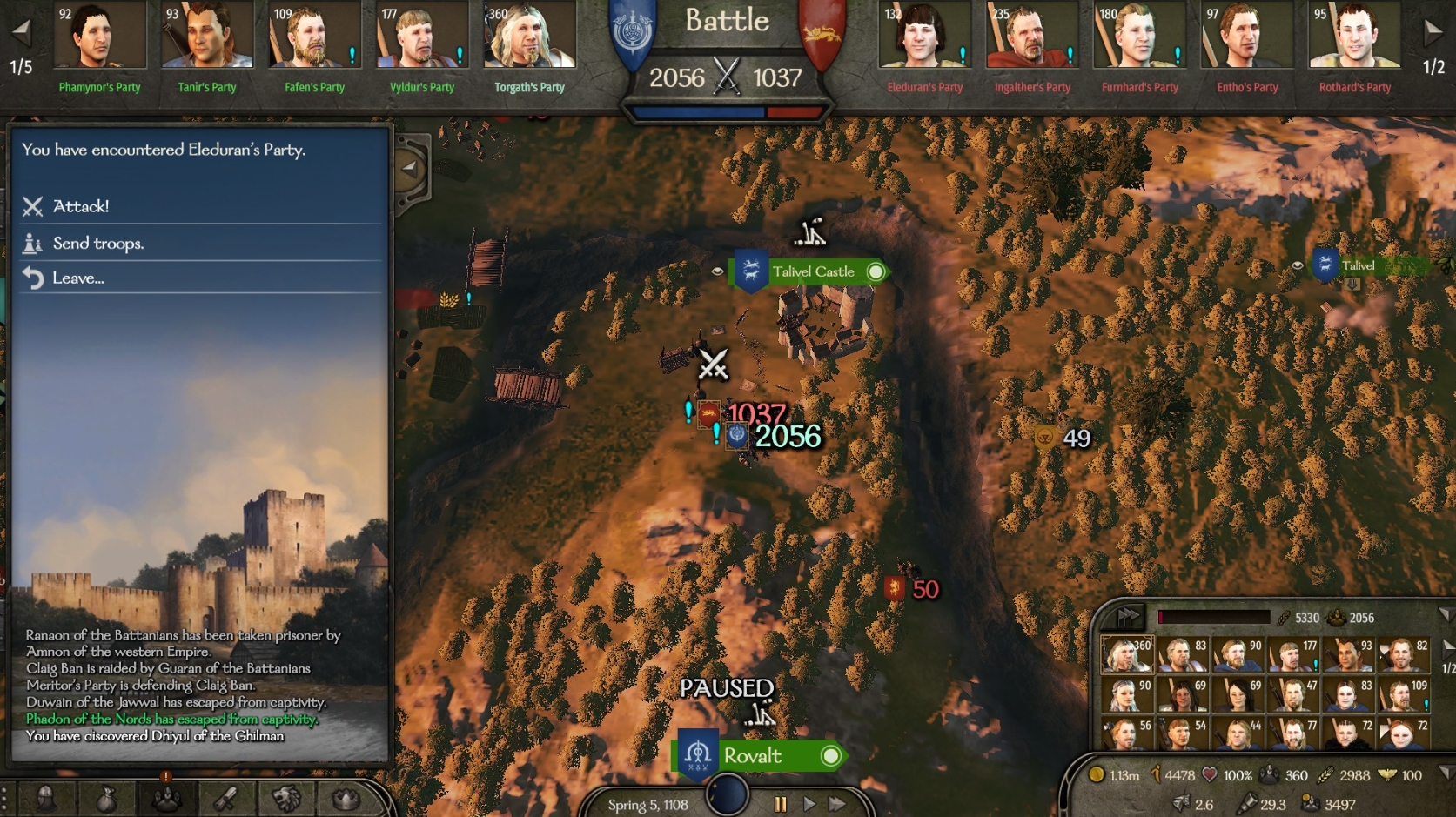Click the single-arrow play time button

click(809, 804)
